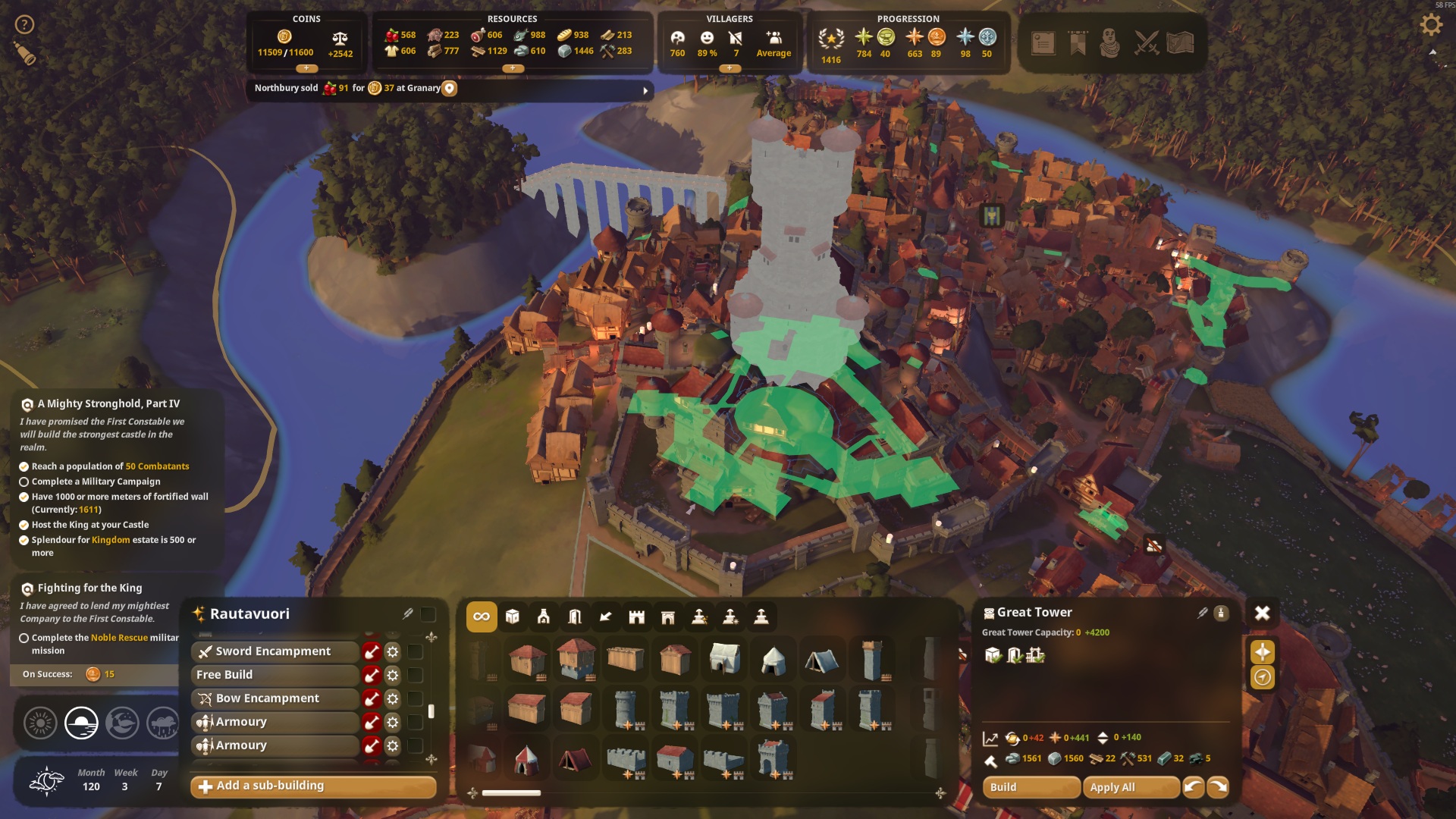
Task: Open the help question mark
Action: 25,25
